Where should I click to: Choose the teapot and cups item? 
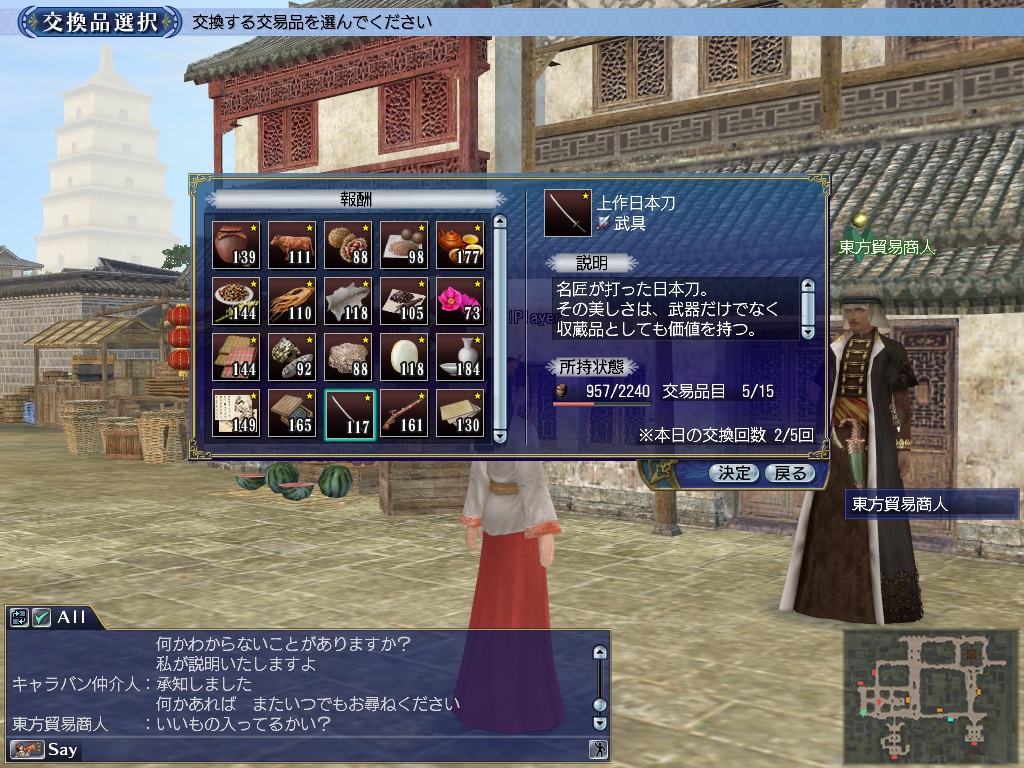(x=460, y=245)
